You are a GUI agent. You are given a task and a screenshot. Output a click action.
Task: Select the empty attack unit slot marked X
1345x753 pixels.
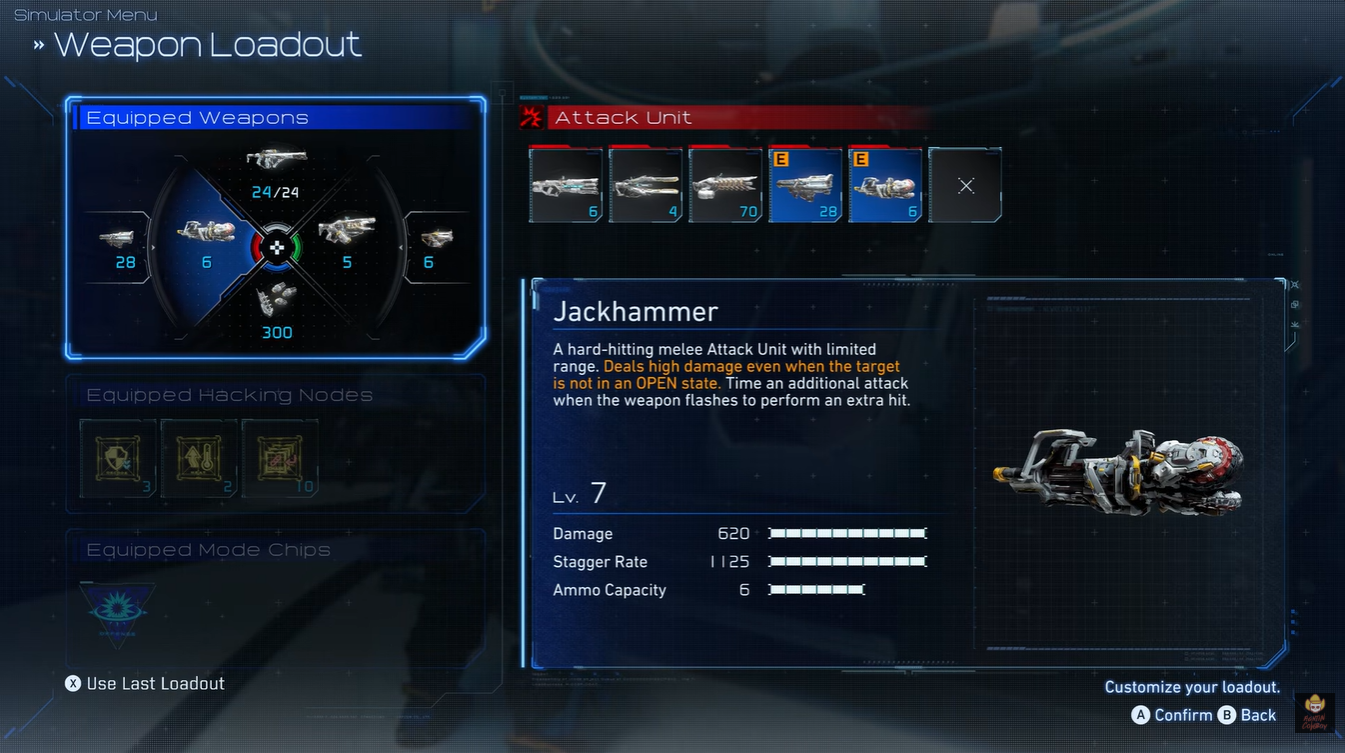[965, 185]
